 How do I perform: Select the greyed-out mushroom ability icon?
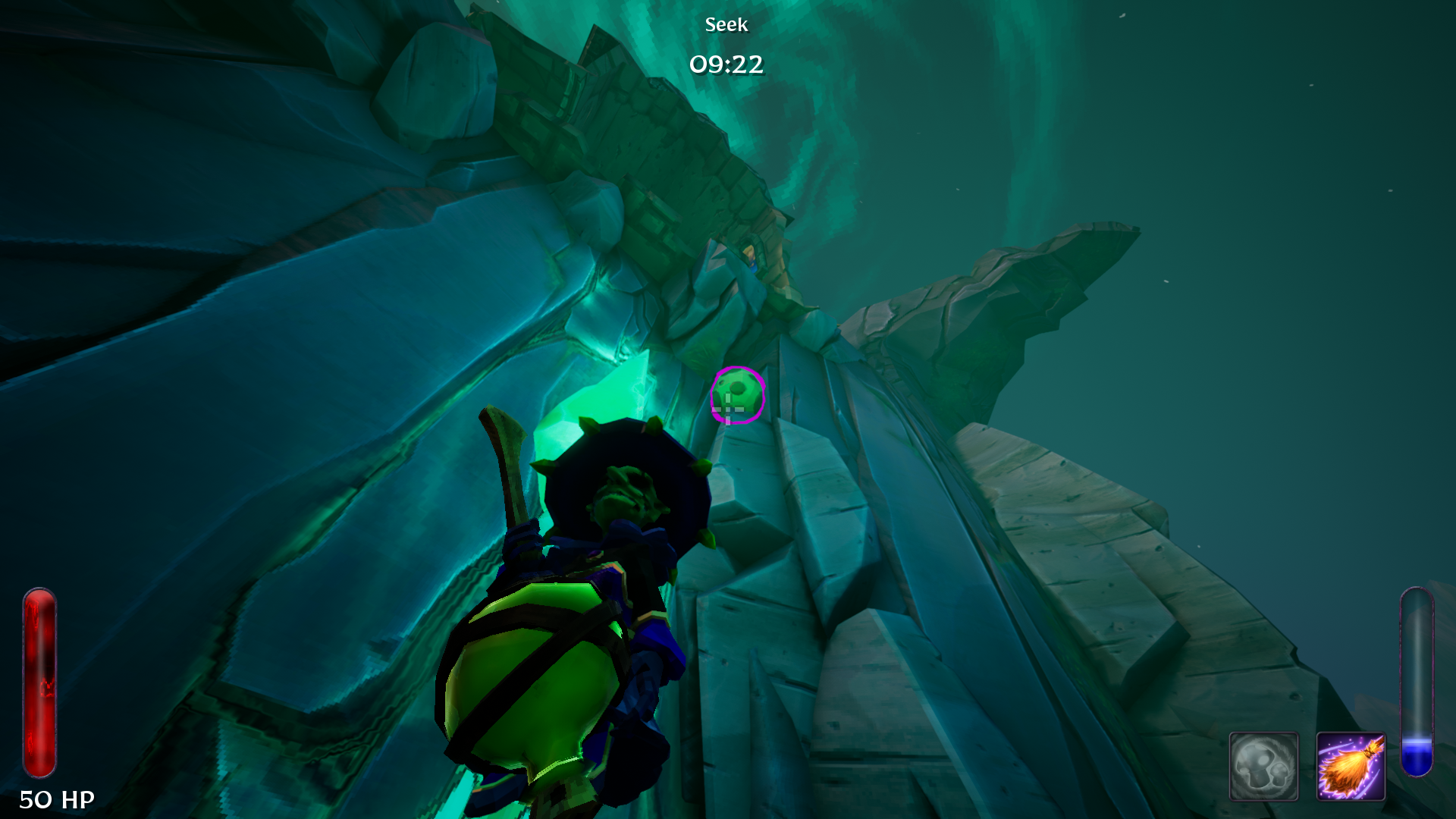[1263, 766]
